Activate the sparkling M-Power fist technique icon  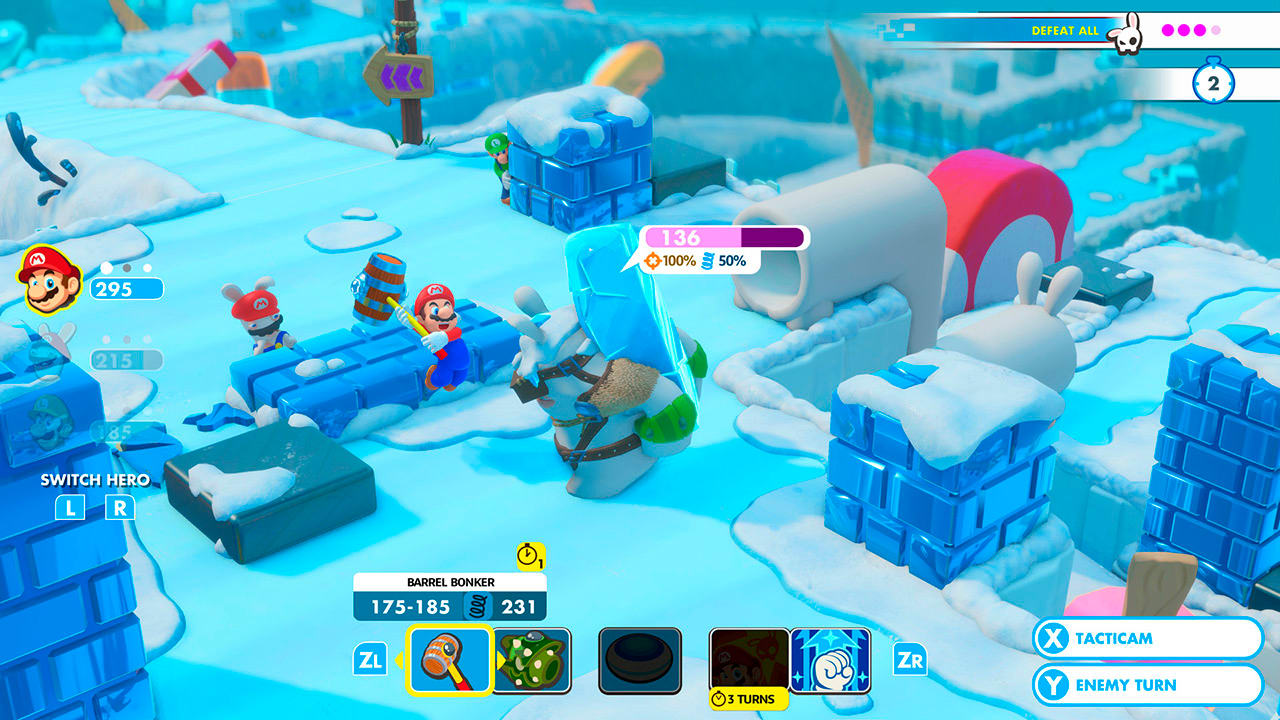pos(832,660)
